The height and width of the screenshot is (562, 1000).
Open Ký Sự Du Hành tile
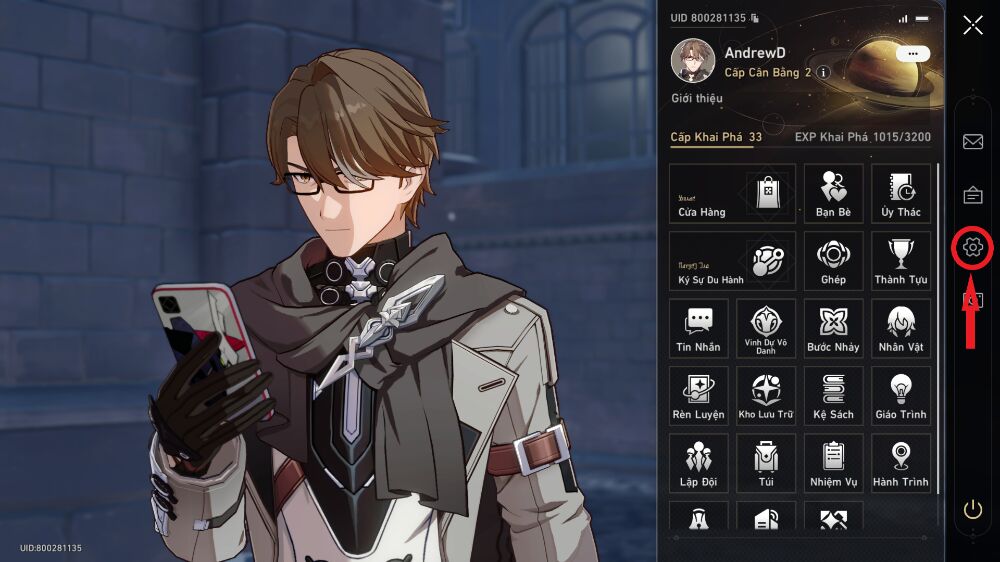click(x=732, y=261)
